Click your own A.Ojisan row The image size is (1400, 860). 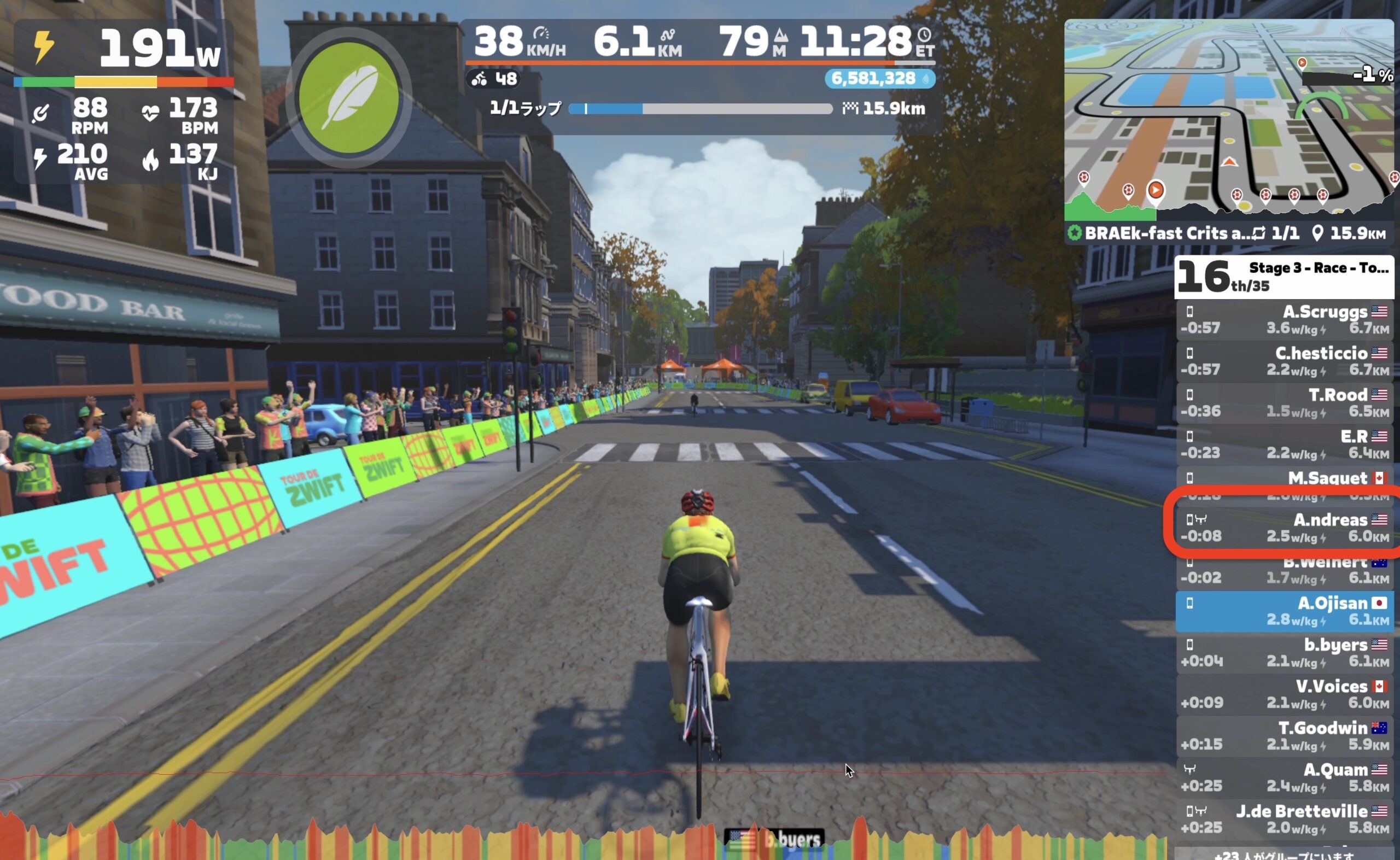1286,611
